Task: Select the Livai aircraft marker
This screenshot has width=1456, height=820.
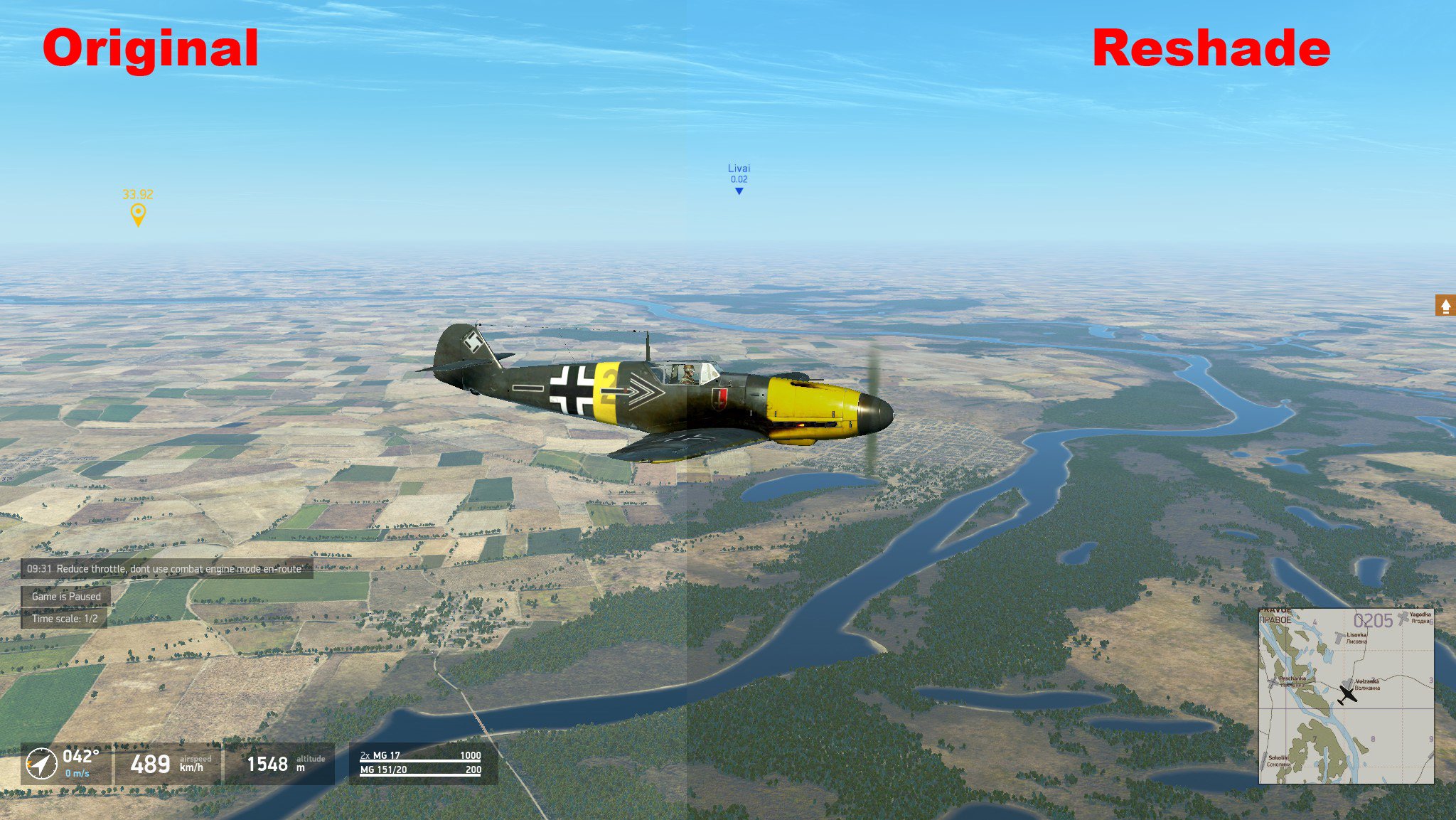Action: [x=739, y=190]
